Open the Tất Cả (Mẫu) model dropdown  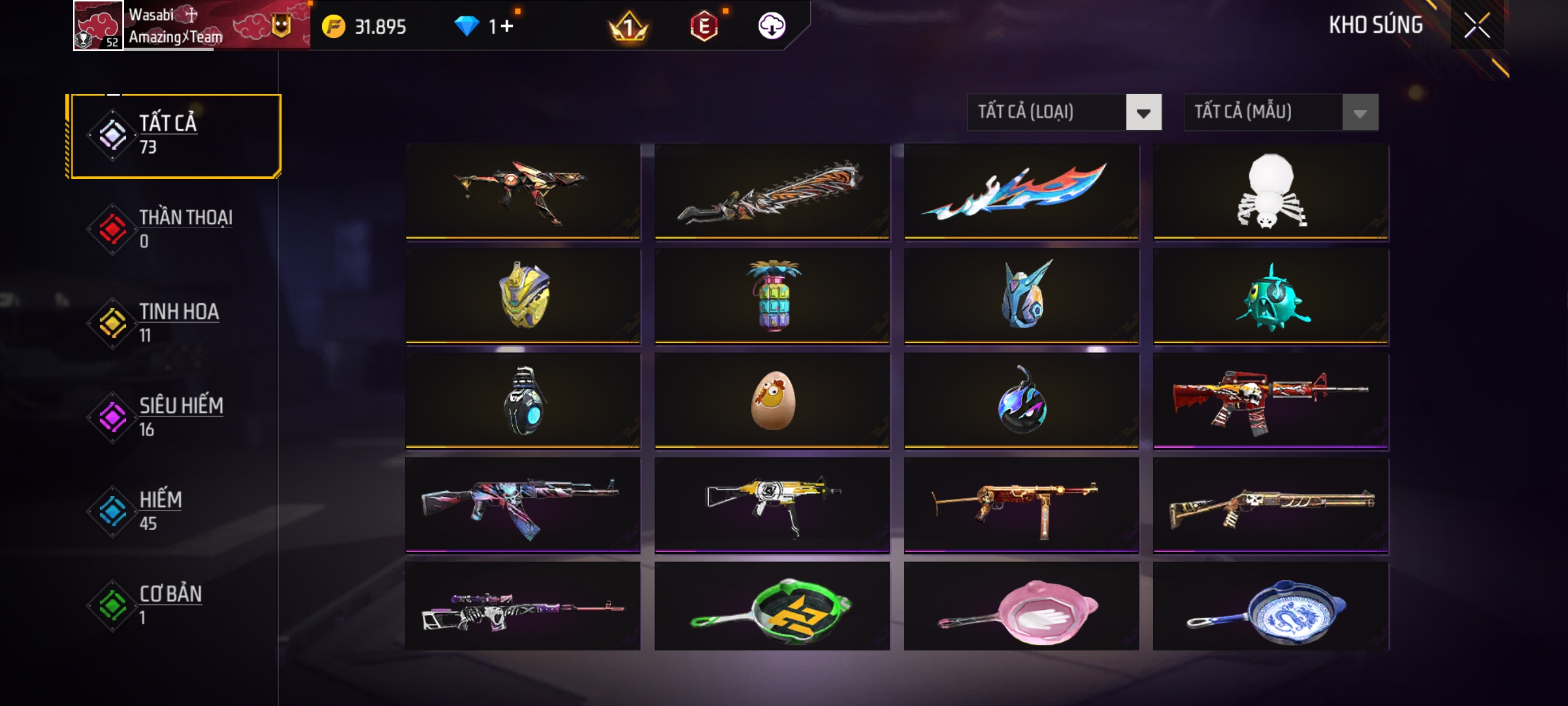[1281, 112]
